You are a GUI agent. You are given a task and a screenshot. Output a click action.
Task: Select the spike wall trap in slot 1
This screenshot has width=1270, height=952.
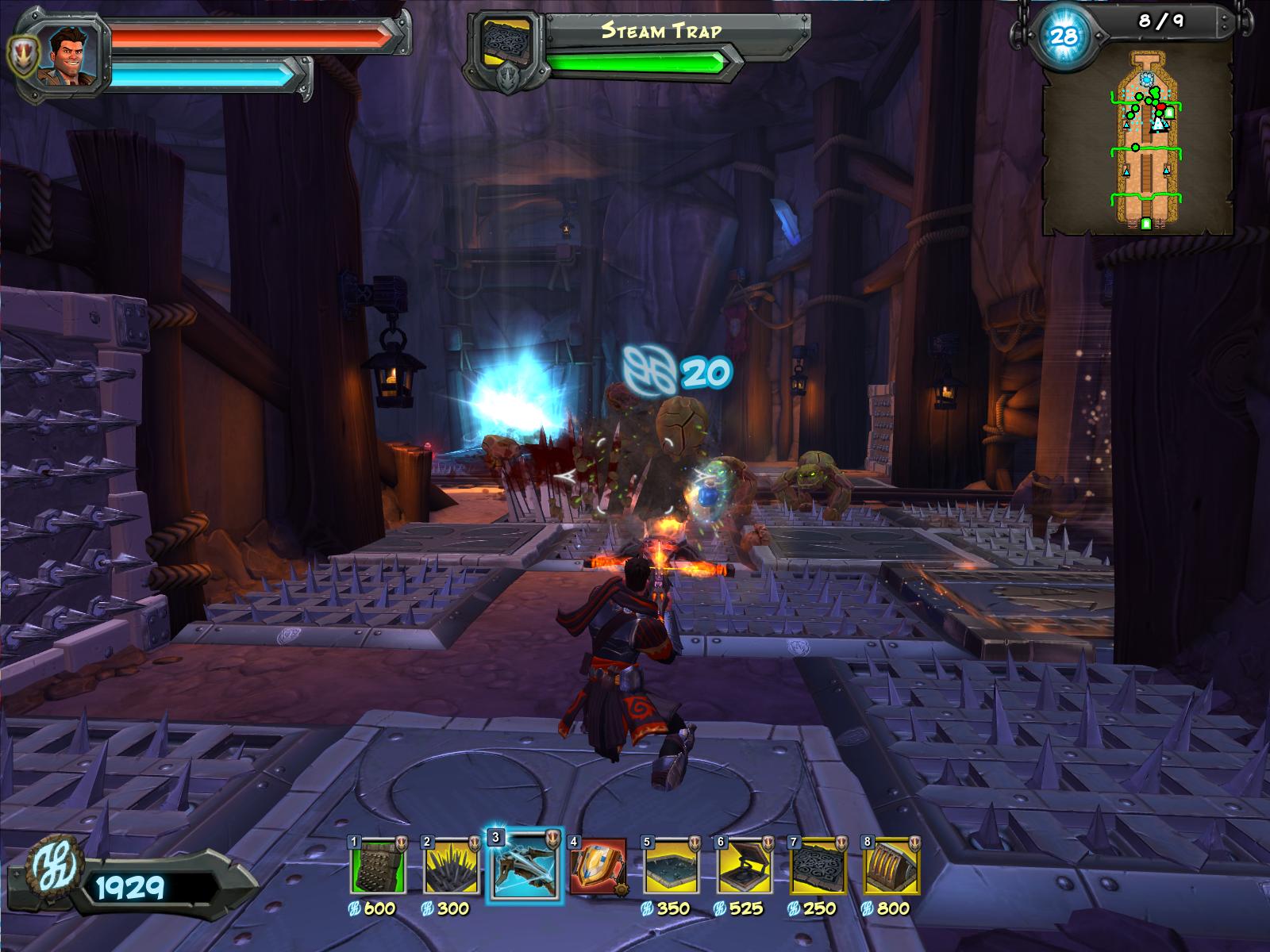click(x=379, y=866)
